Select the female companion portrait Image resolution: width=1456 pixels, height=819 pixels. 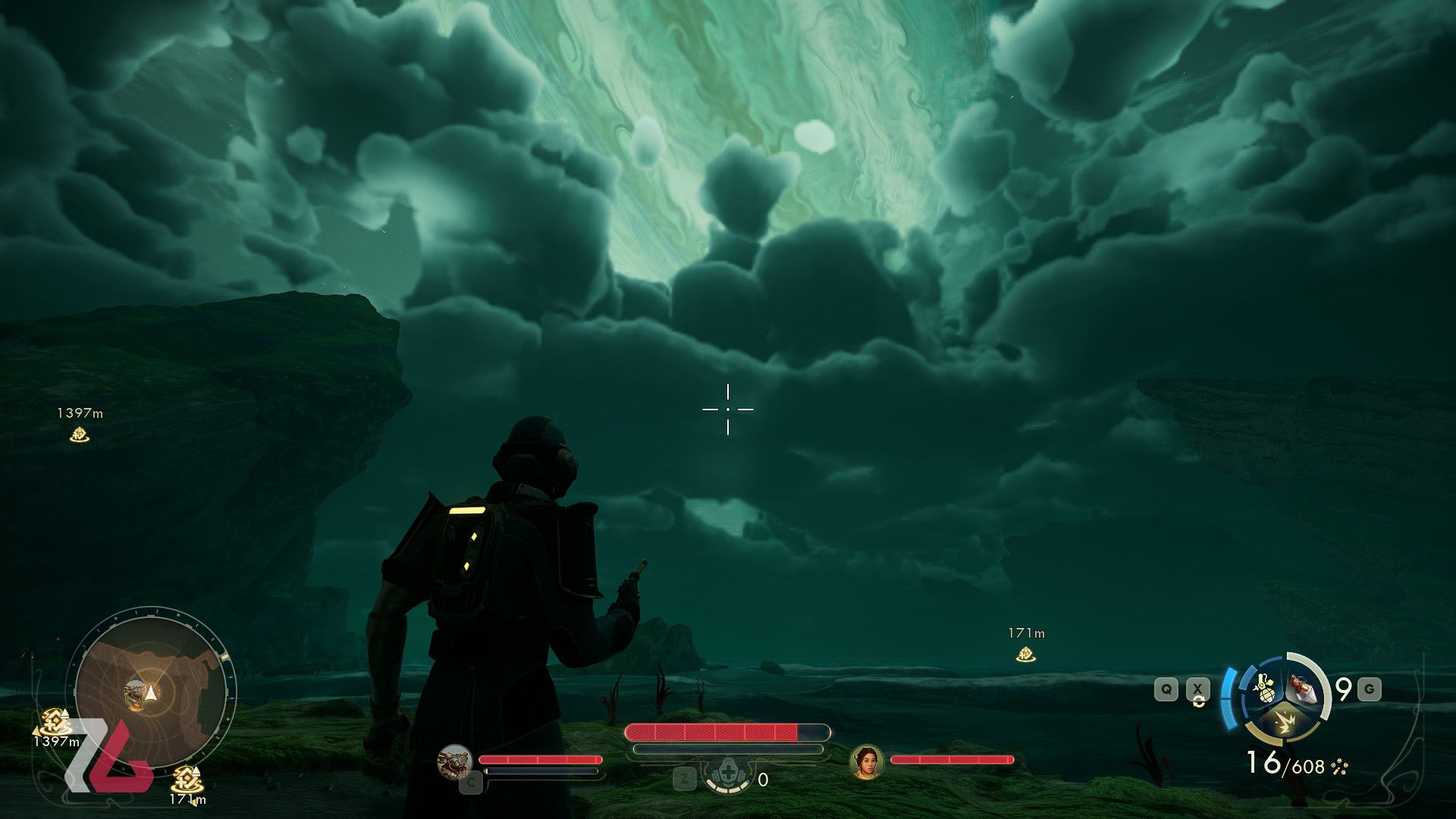click(867, 762)
